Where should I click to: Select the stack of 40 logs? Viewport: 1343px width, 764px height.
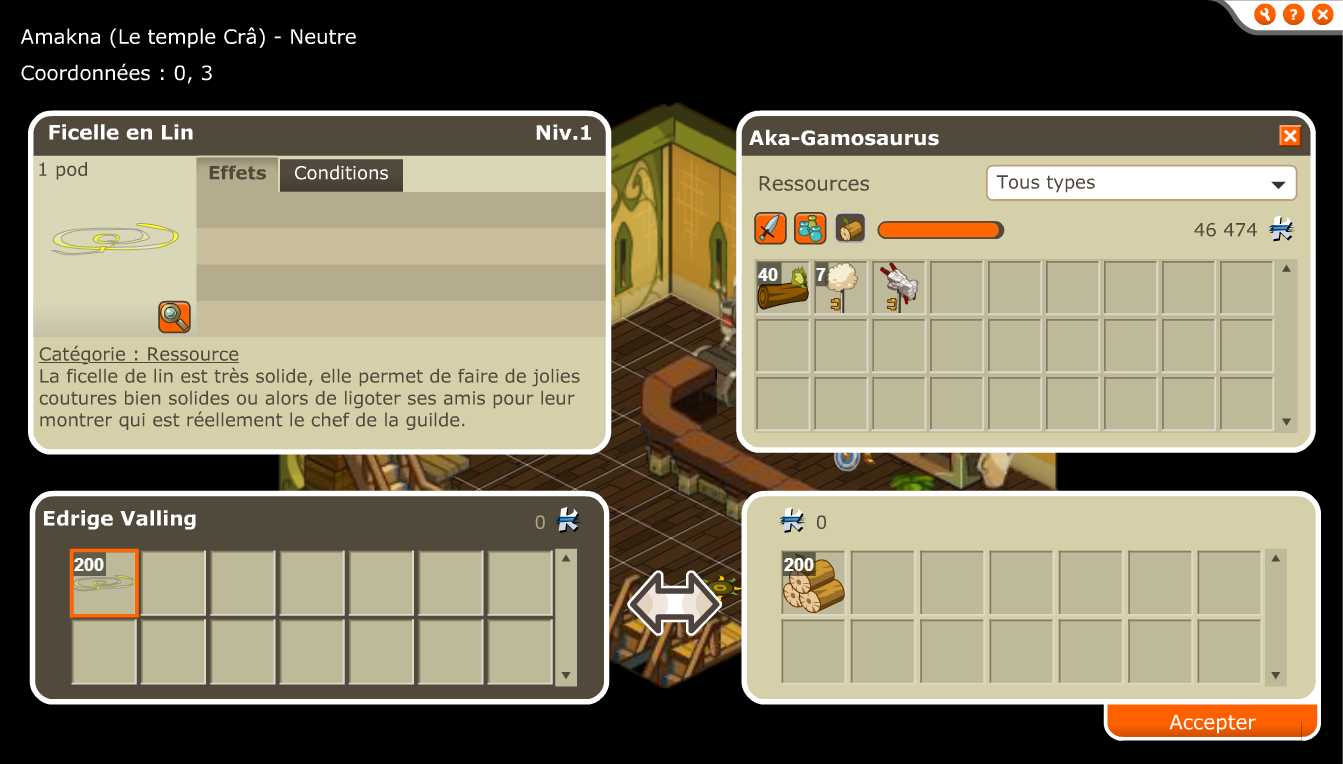click(x=783, y=289)
